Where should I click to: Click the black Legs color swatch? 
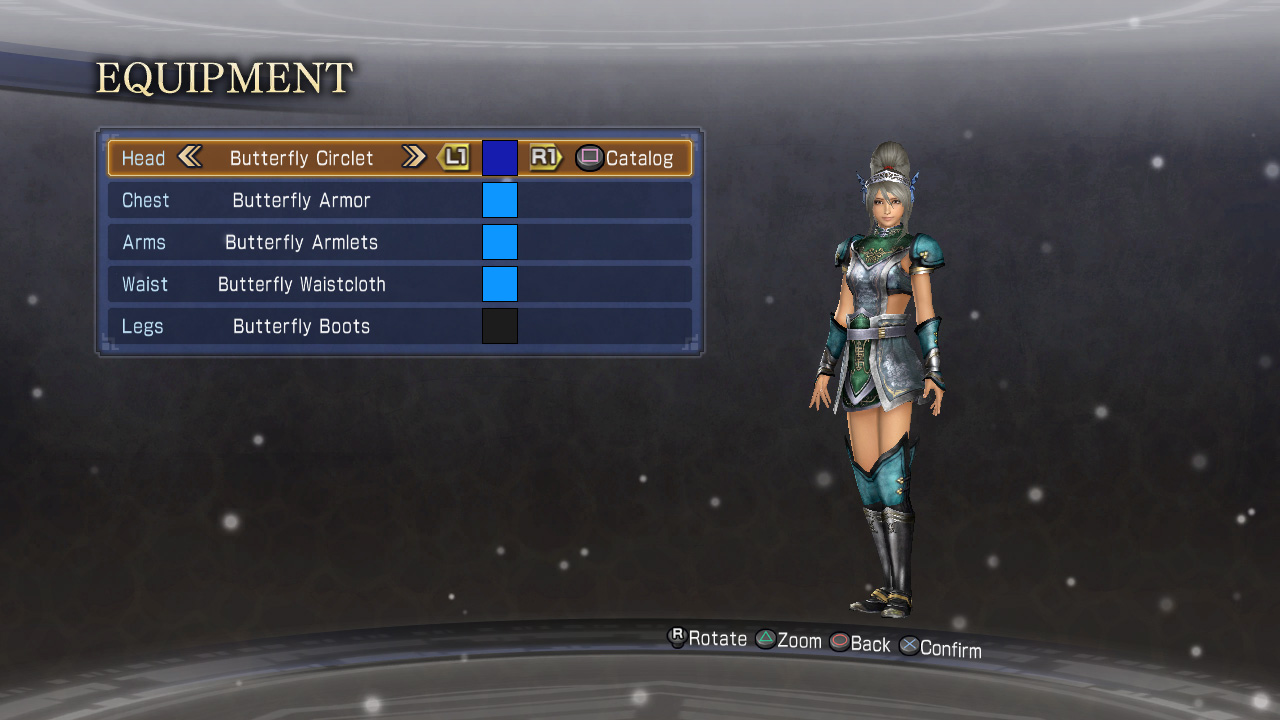tap(500, 326)
